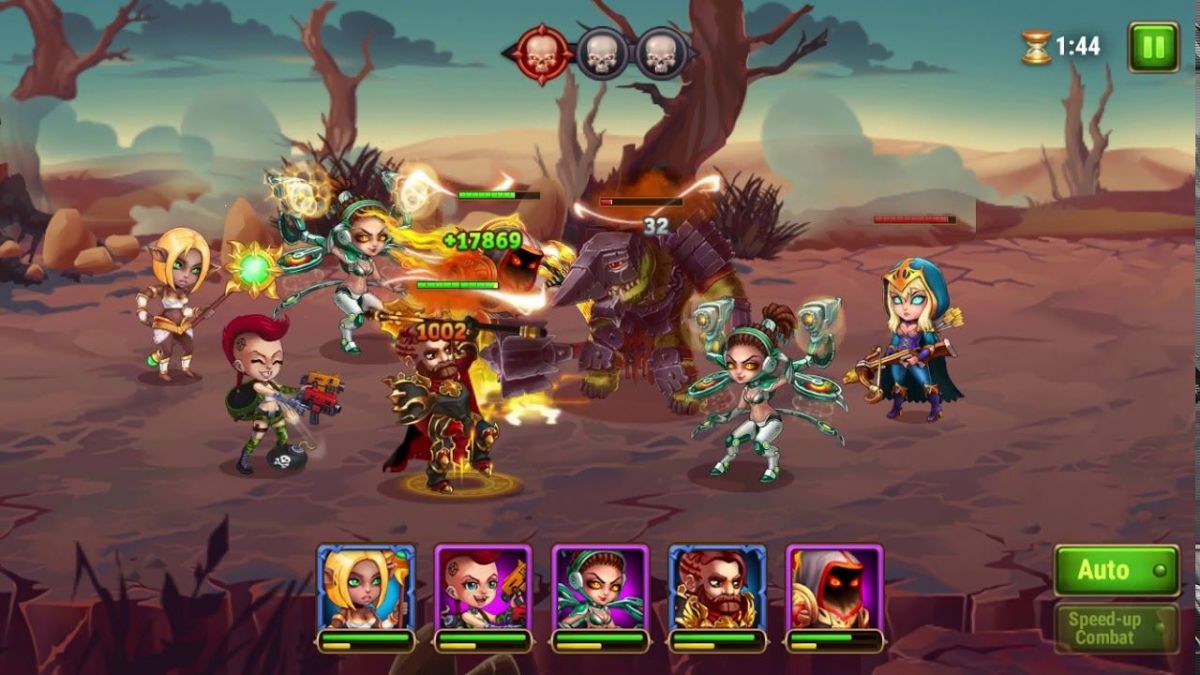This screenshot has width=1200, height=675.
Task: Select the red-hooded mage hero portrait
Action: tap(834, 588)
